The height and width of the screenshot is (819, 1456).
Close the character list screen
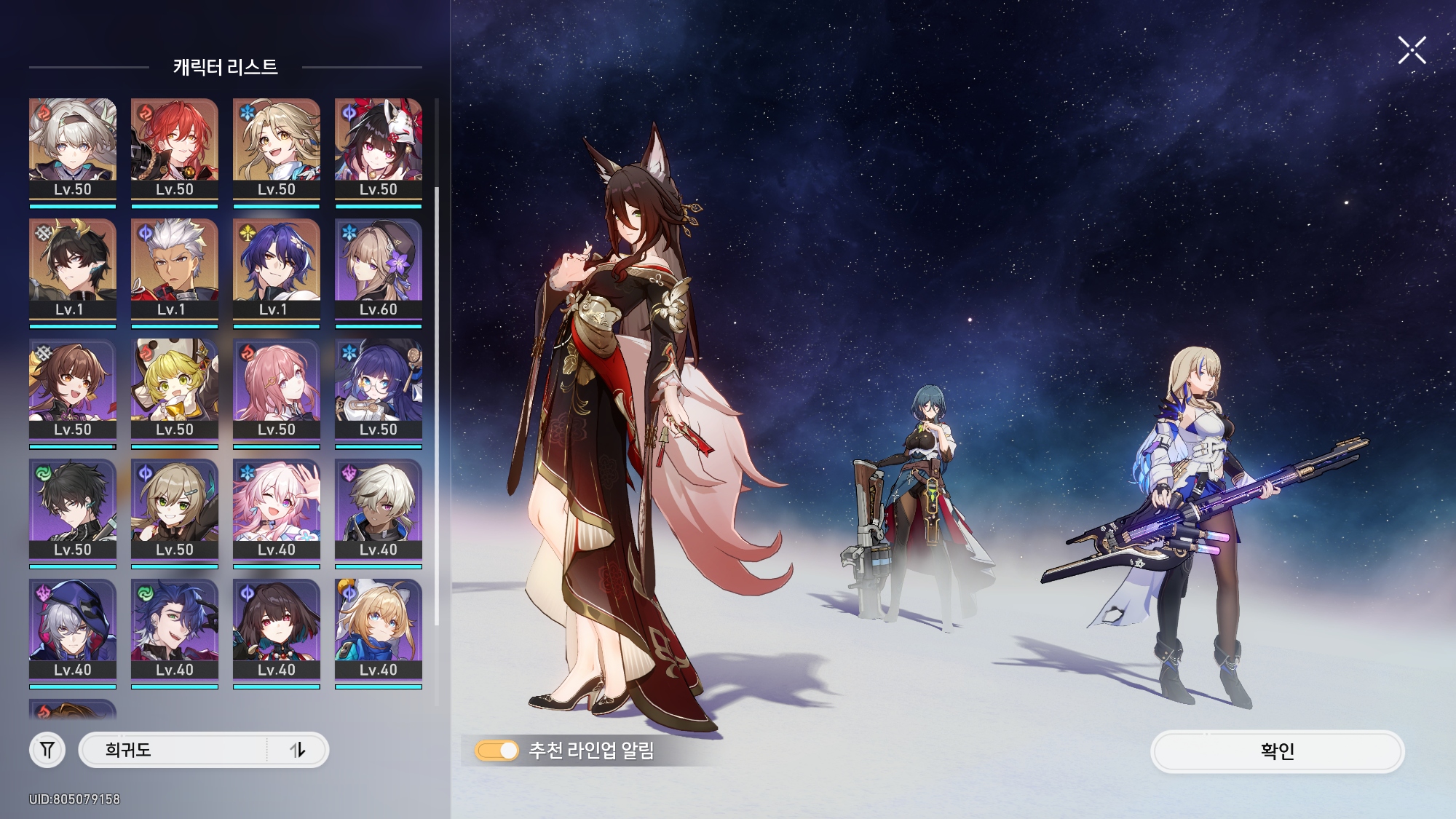(1412, 51)
